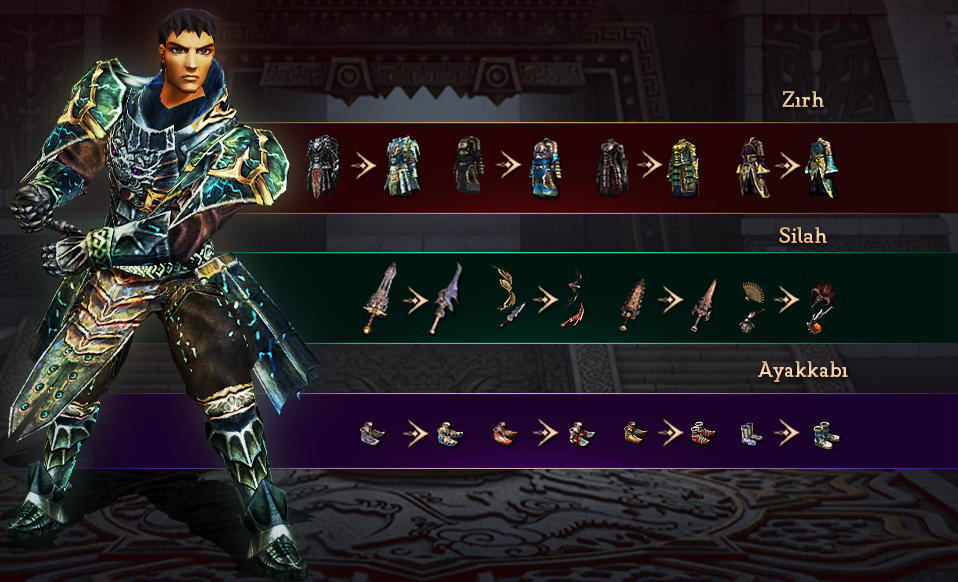Pick the purple and gold robe armor
The height and width of the screenshot is (582, 958).
pyautogui.click(x=752, y=165)
